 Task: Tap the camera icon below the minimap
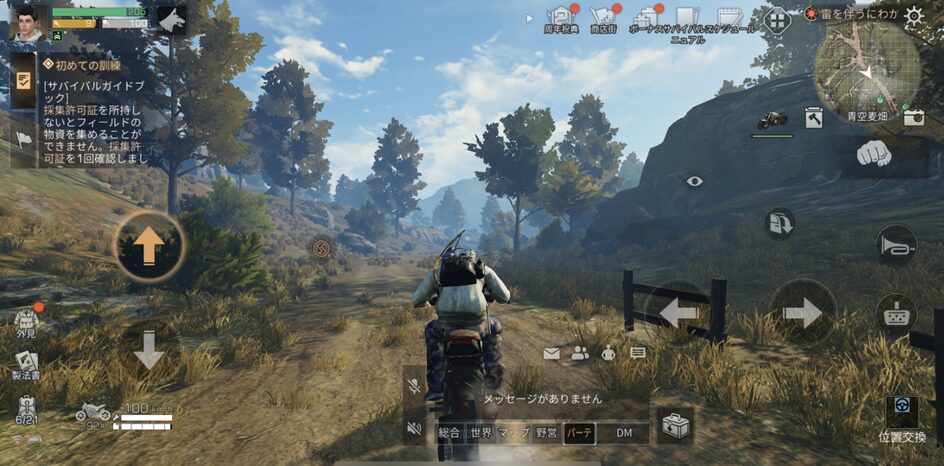point(913,117)
